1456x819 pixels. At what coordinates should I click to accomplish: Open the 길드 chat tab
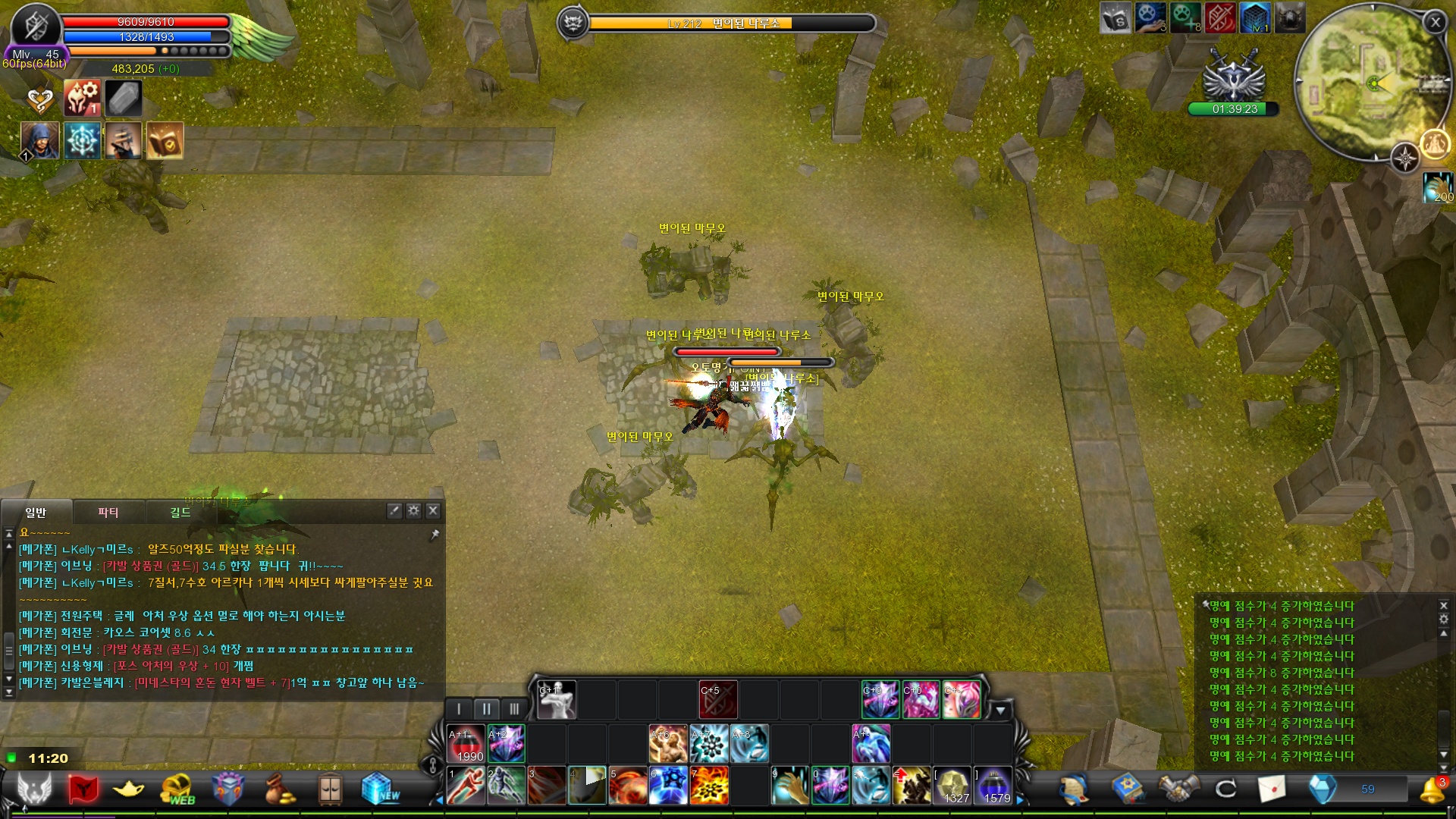[x=180, y=513]
